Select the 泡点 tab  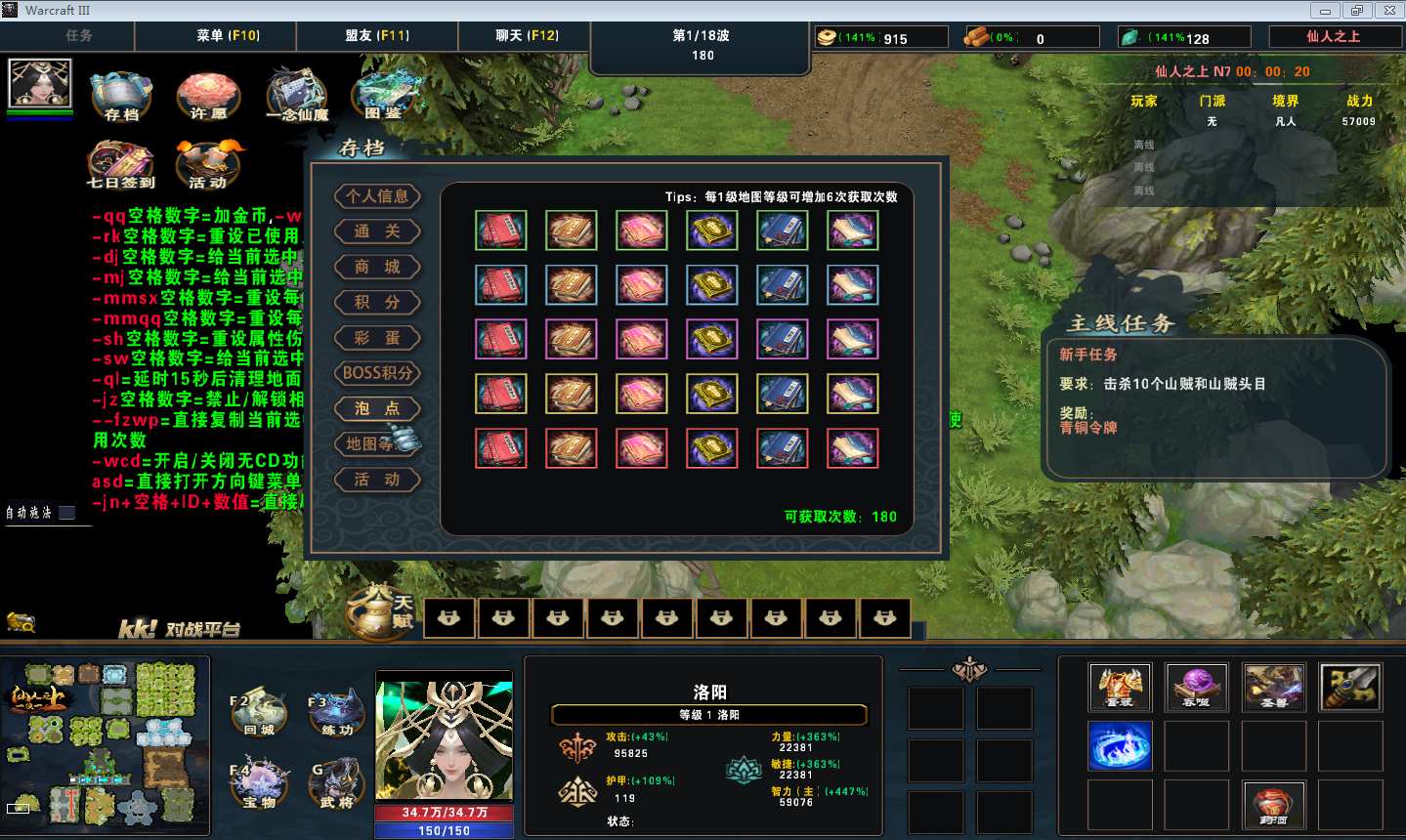(x=377, y=408)
